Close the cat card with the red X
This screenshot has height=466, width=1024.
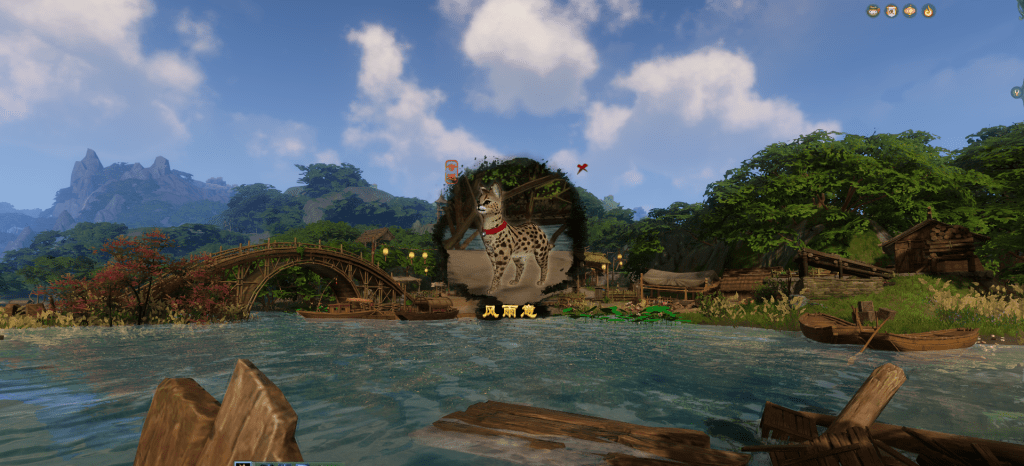(x=582, y=168)
